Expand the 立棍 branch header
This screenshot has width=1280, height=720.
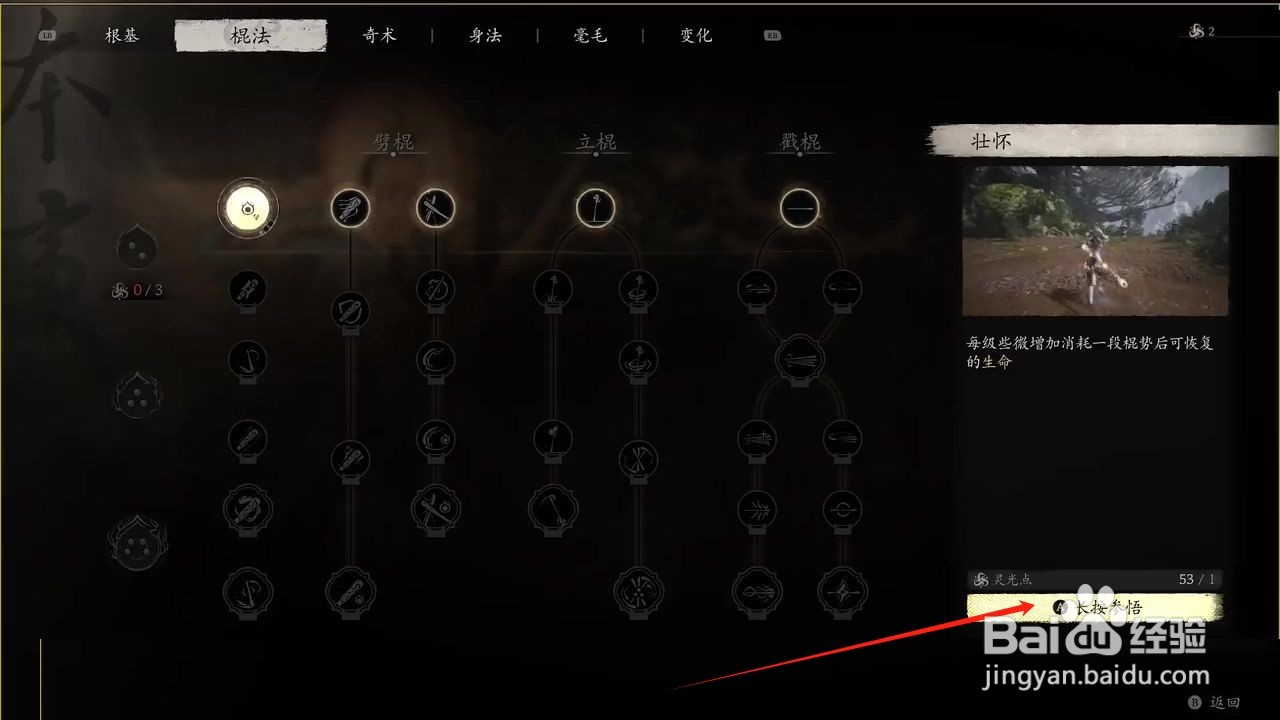click(x=597, y=141)
